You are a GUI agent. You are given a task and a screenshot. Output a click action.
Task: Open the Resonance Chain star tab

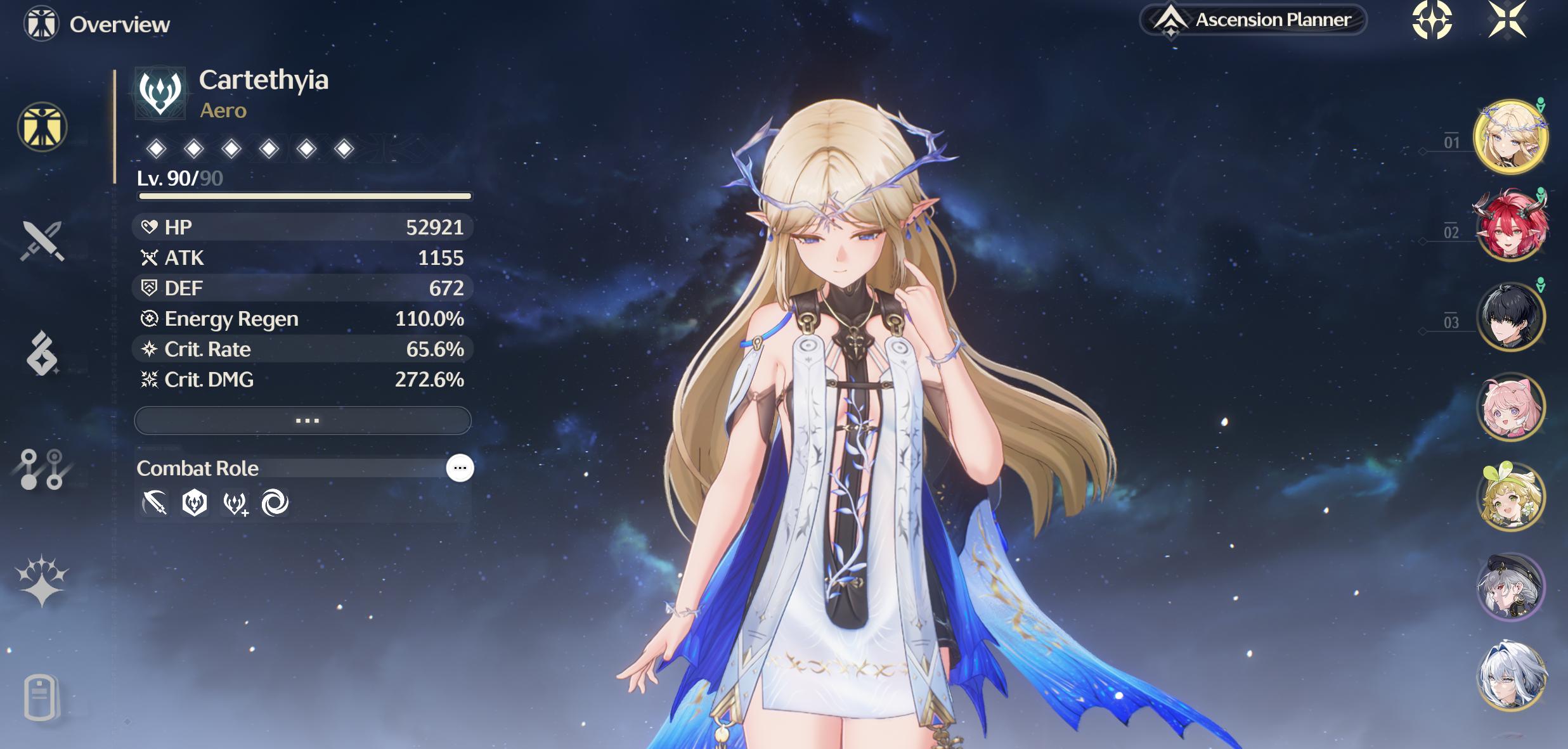point(42,580)
